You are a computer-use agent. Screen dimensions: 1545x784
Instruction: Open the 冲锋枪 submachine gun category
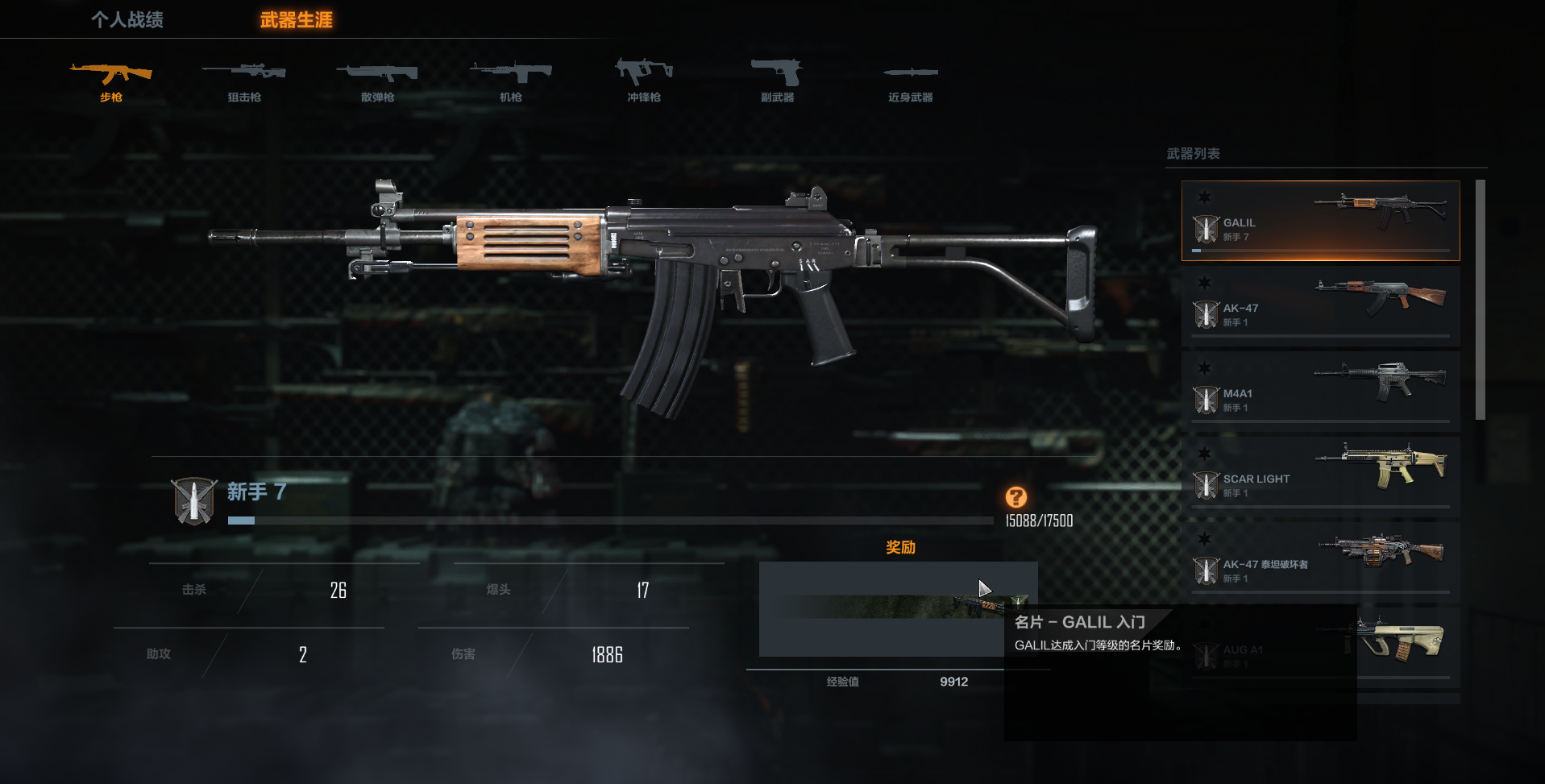click(x=644, y=82)
